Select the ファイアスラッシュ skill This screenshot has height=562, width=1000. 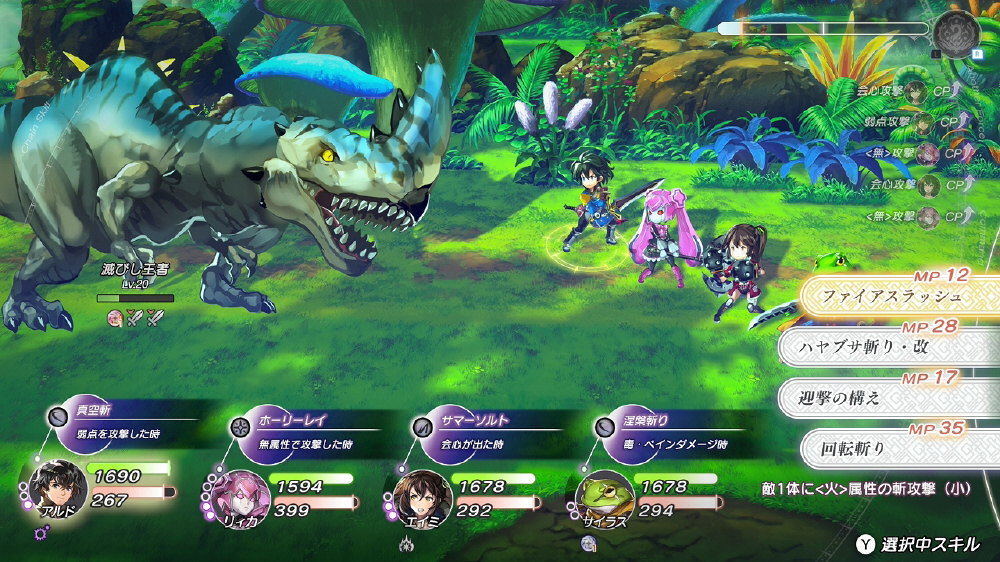click(x=892, y=296)
